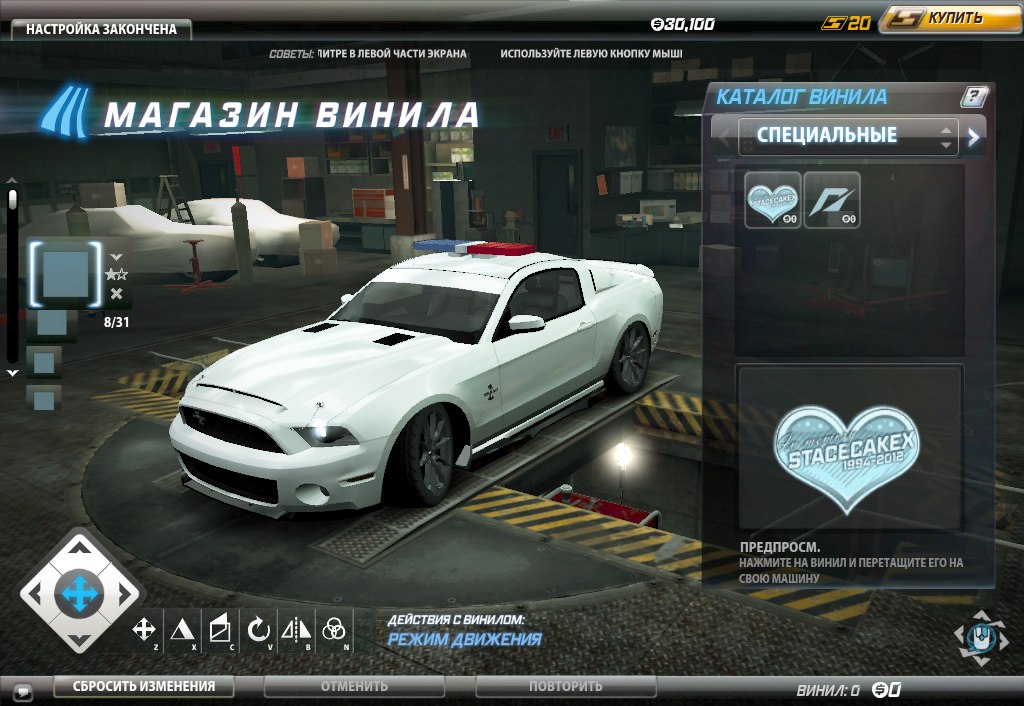The height and width of the screenshot is (706, 1024).
Task: Select the highlighted vinyl layer slot
Action: [x=67, y=272]
